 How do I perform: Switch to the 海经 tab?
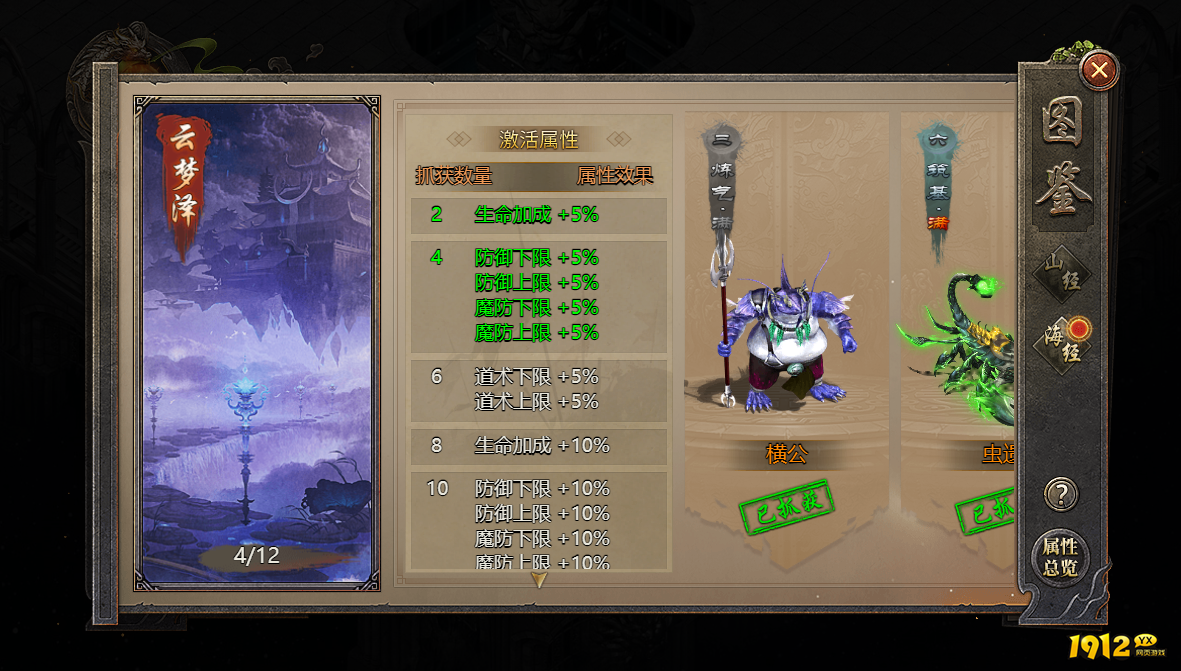(1061, 343)
